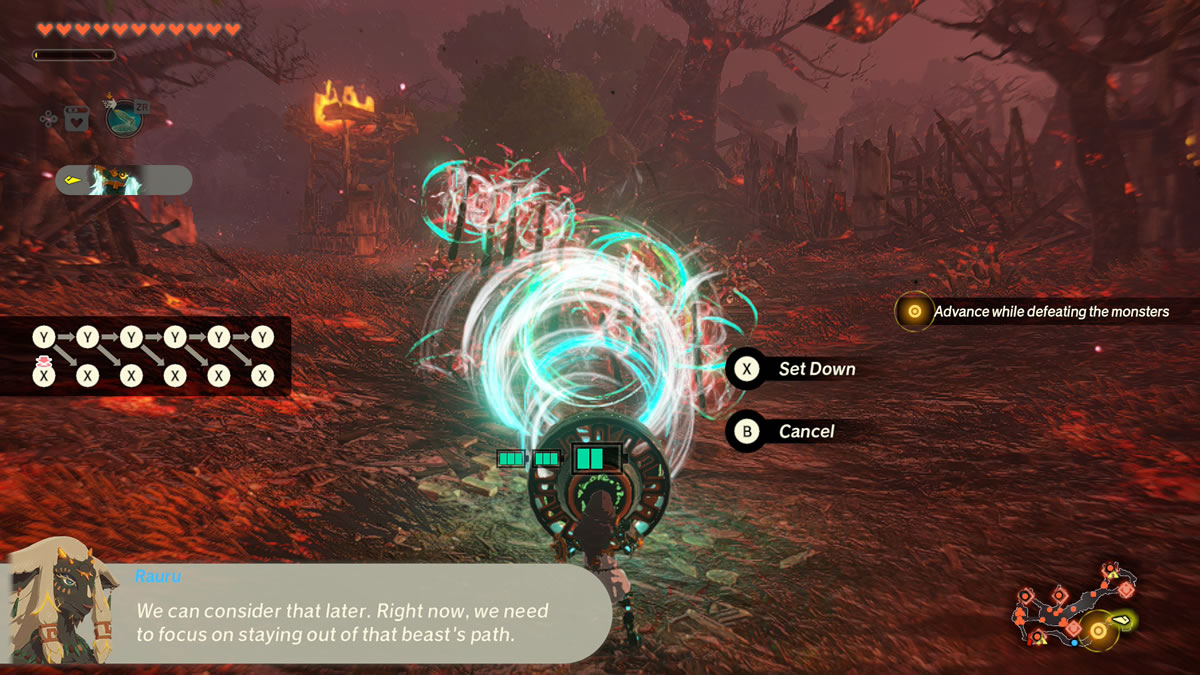
Task: Select the objective tracker 'Advance while defeating the monsters'
Action: [1035, 312]
